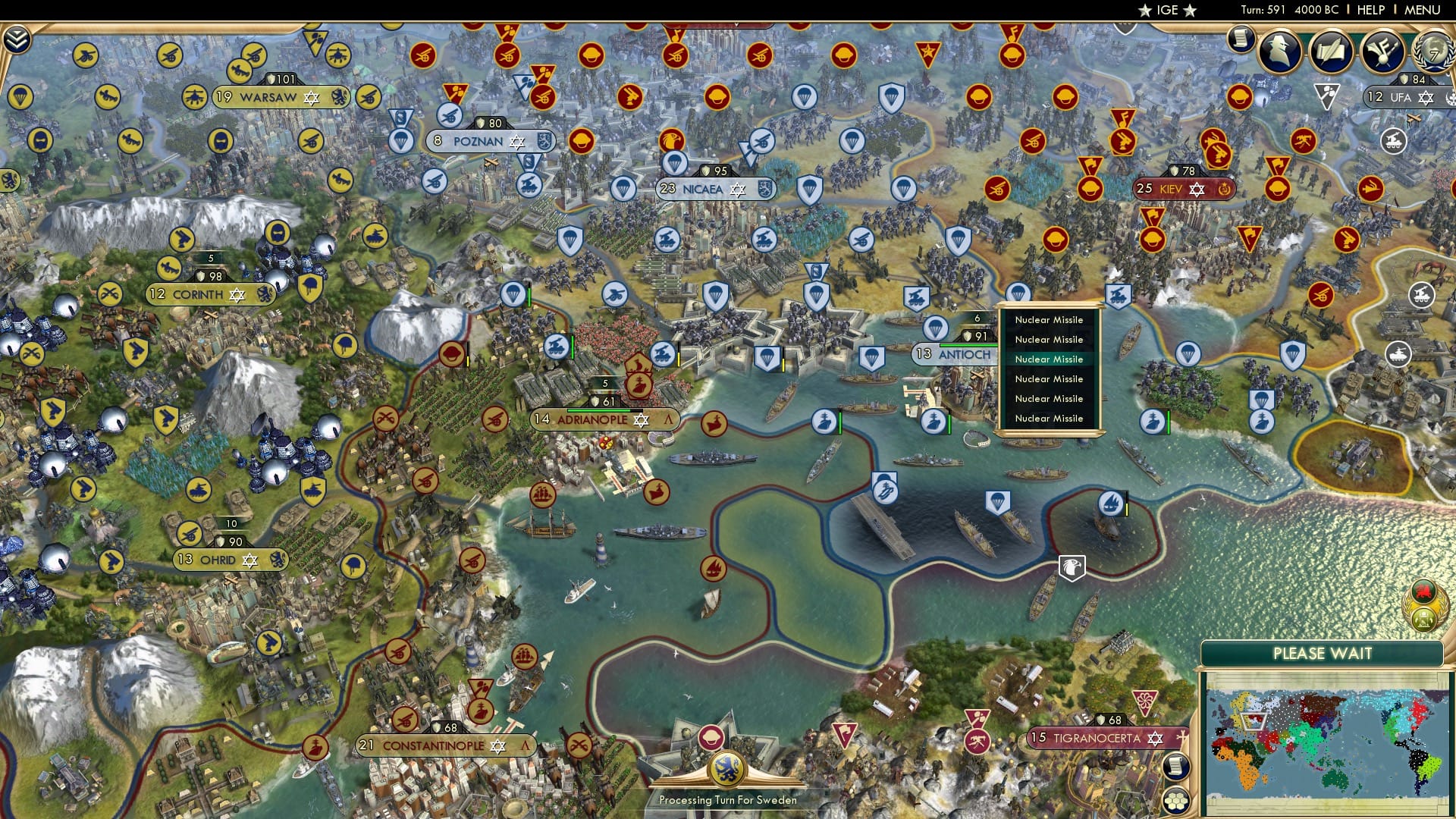The height and width of the screenshot is (819, 1456).
Task: Select the highlighted Nuclear Missile entry
Action: click(1049, 359)
